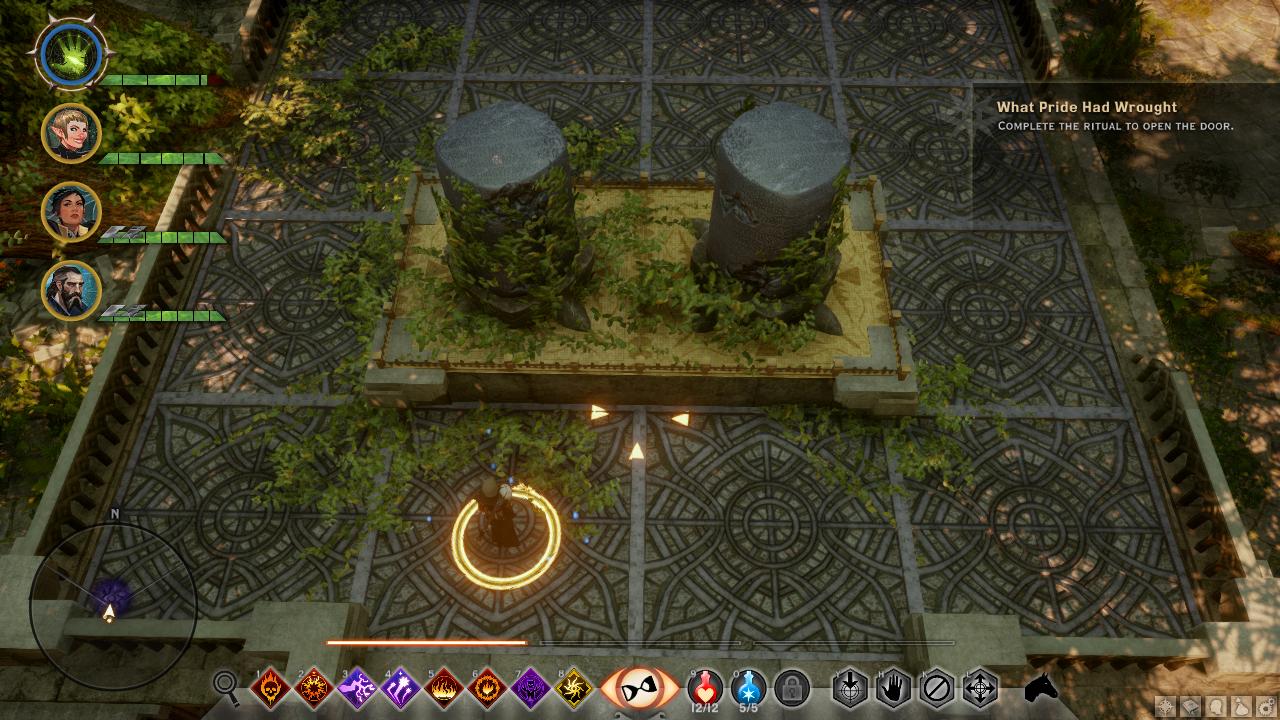The image size is (1280, 720).
Task: Use the golden swirling burst ability
Action: pyautogui.click(x=575, y=688)
